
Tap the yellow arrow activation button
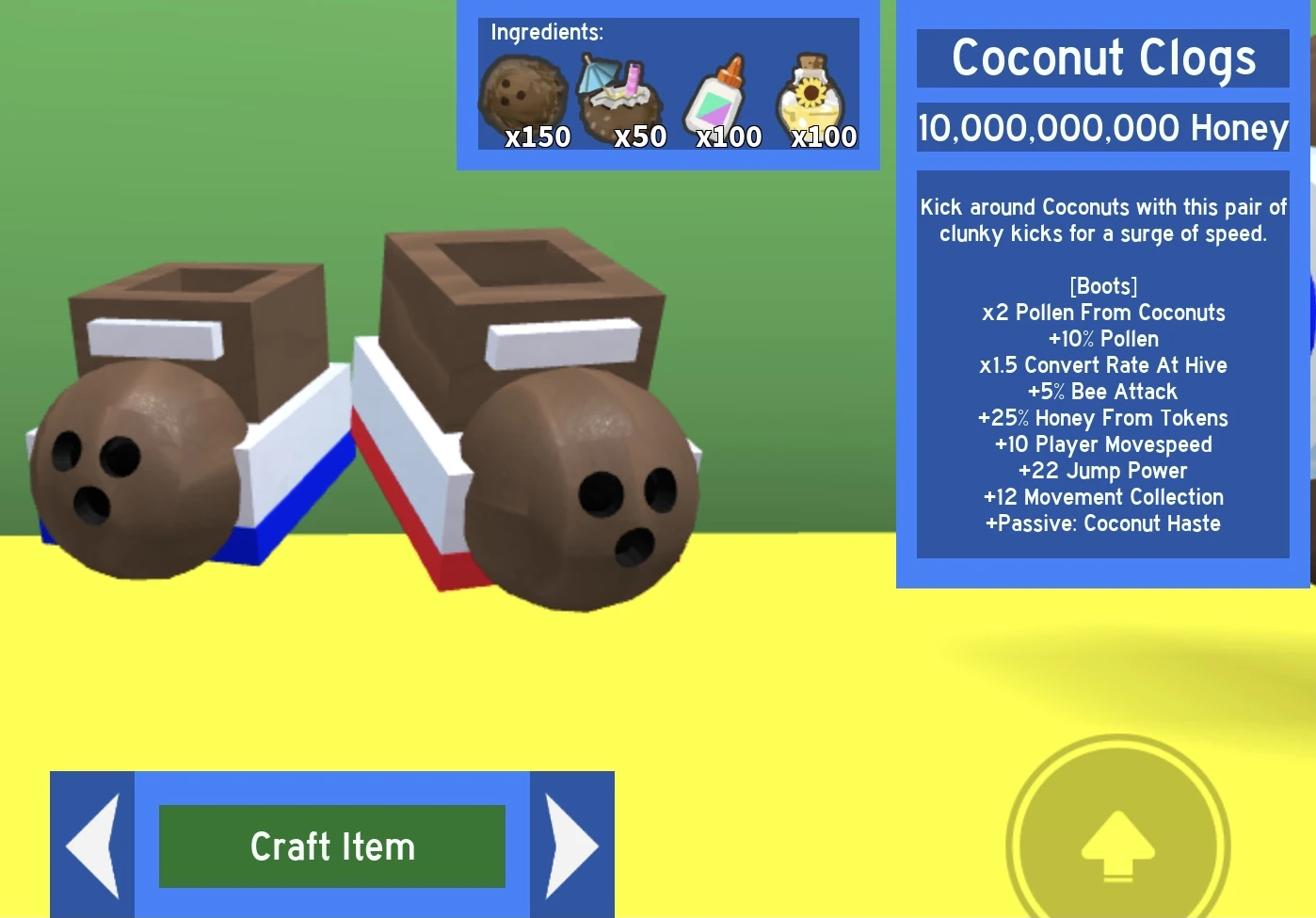[1117, 846]
